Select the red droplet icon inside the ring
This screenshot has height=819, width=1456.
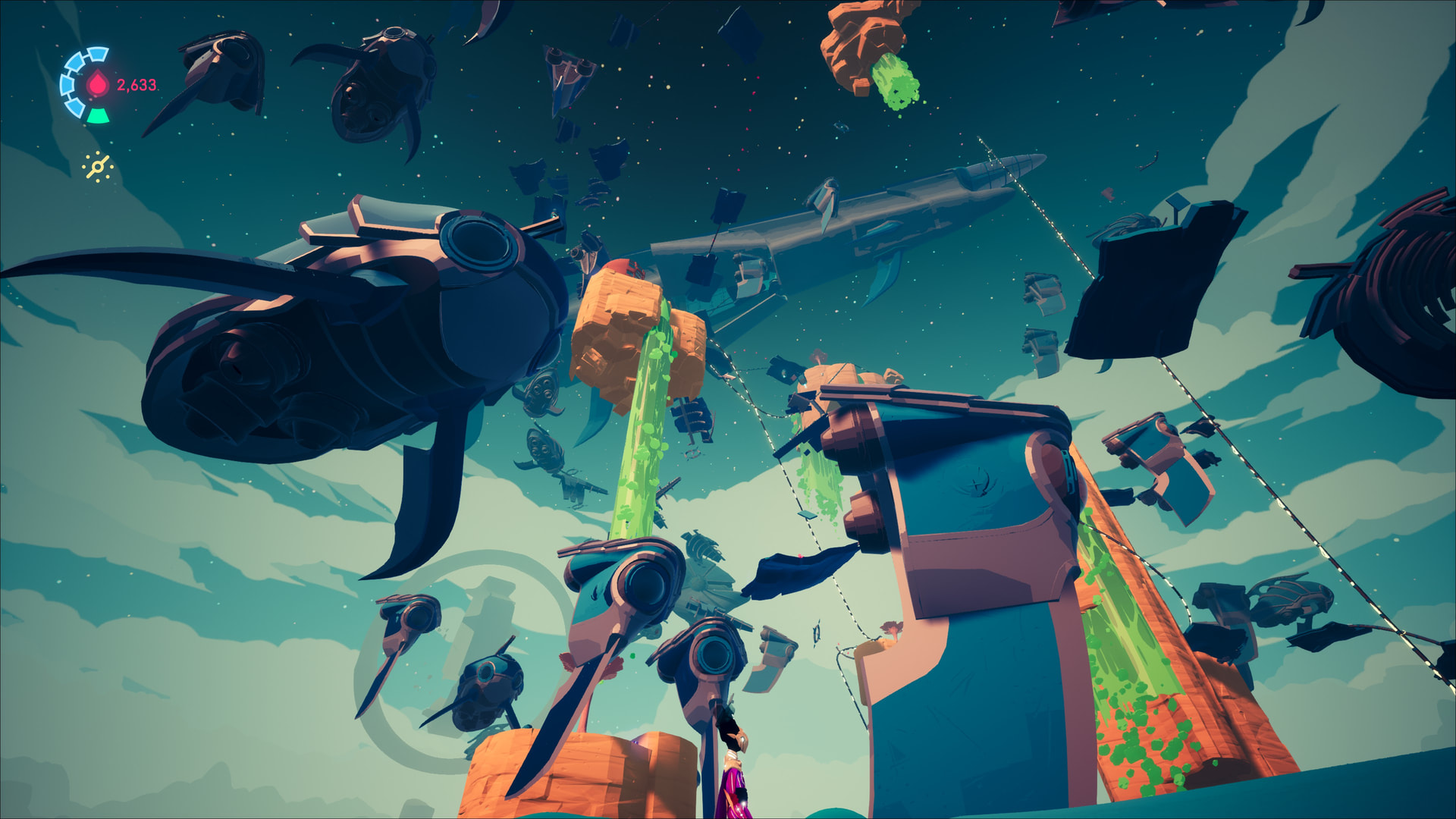[98, 84]
